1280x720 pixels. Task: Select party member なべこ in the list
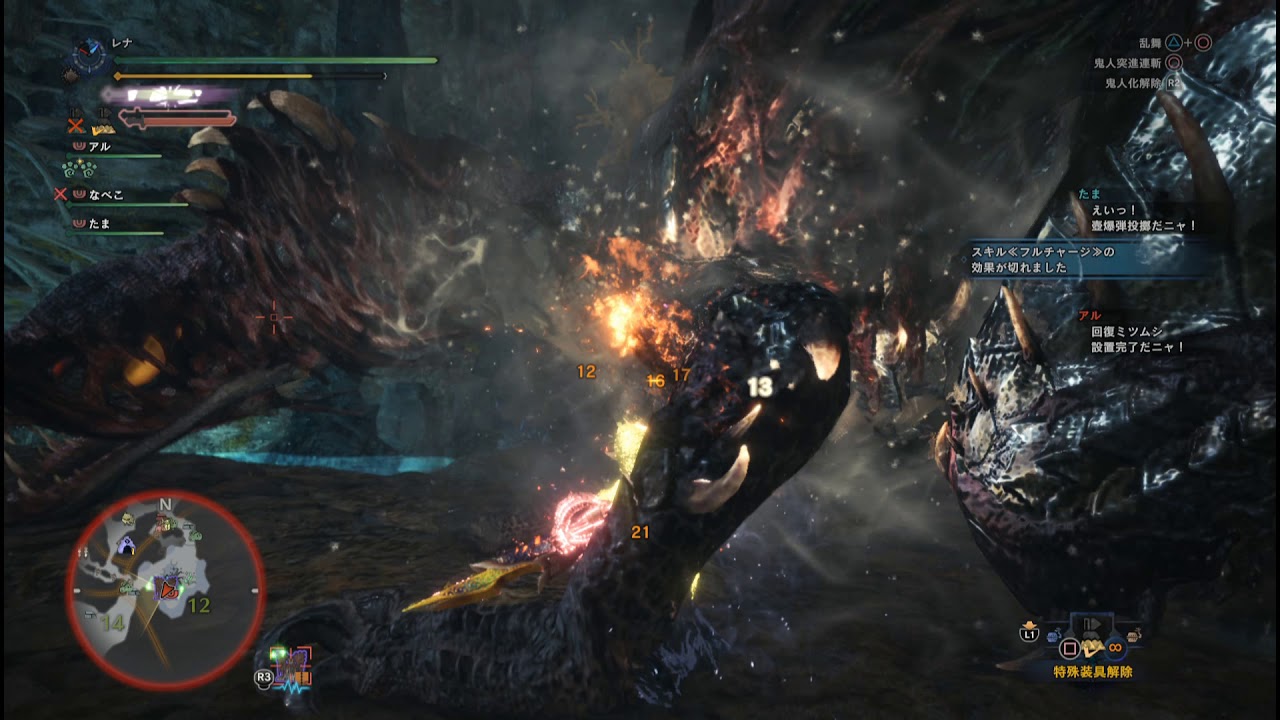(106, 195)
